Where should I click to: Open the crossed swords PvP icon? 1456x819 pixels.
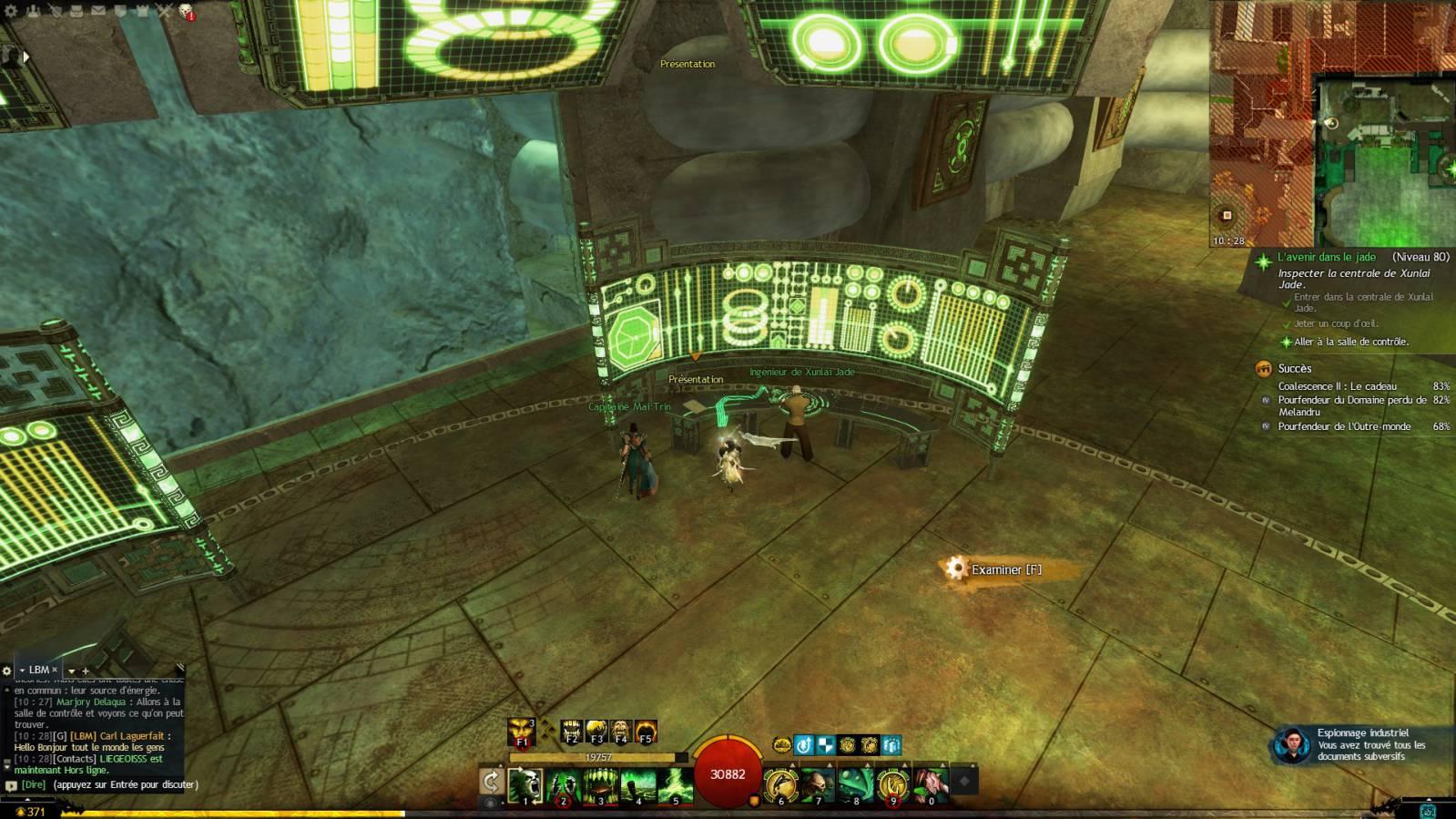click(164, 11)
